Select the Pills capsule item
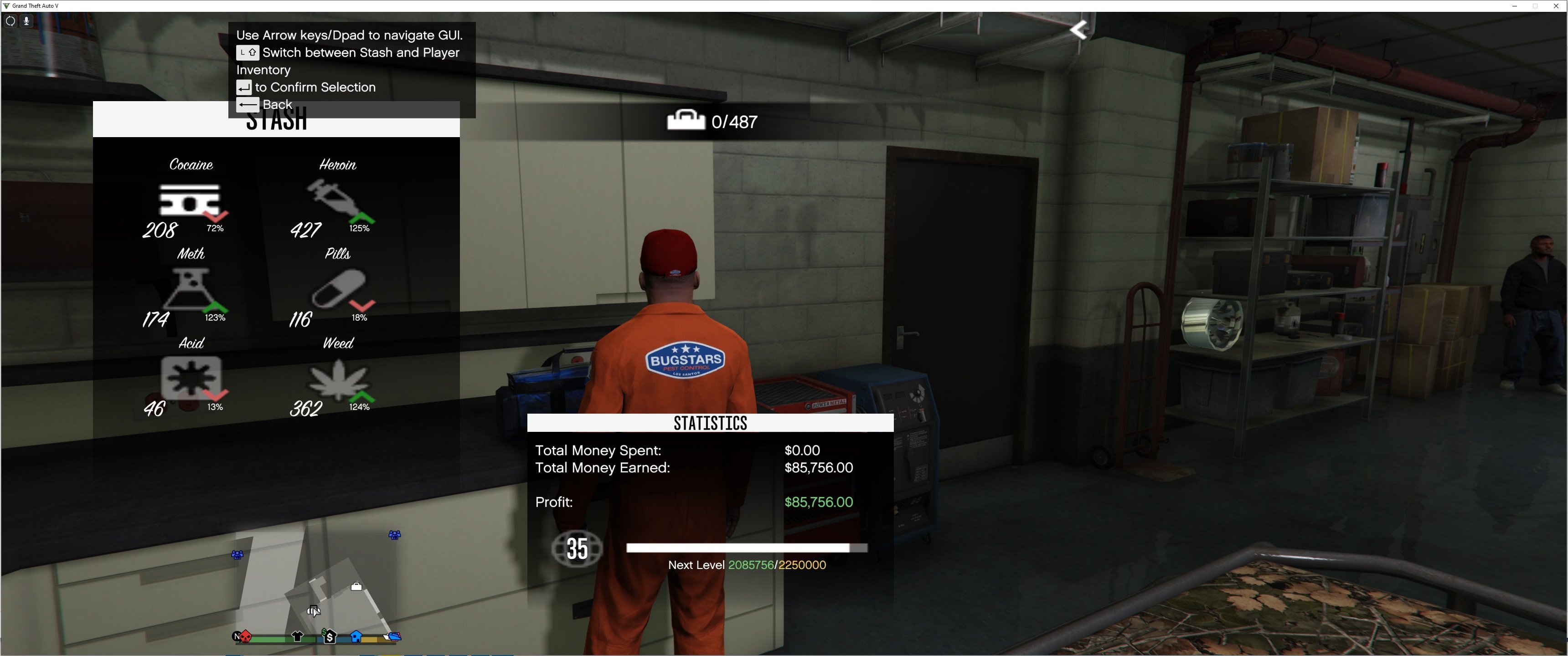This screenshot has height=656, width=1568. (x=338, y=290)
